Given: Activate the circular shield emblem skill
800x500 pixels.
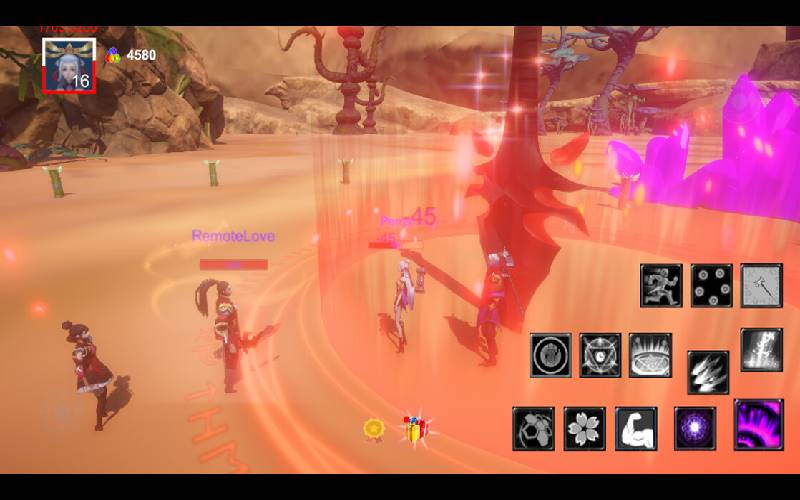Looking at the screenshot, I should pos(551,355).
